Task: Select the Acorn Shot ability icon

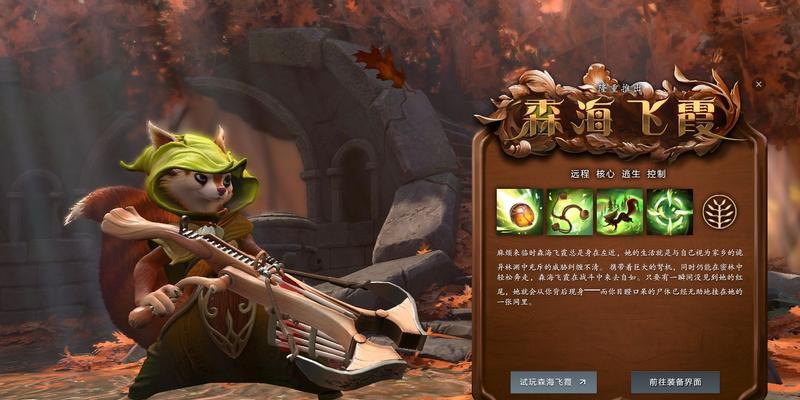Action: tap(520, 212)
